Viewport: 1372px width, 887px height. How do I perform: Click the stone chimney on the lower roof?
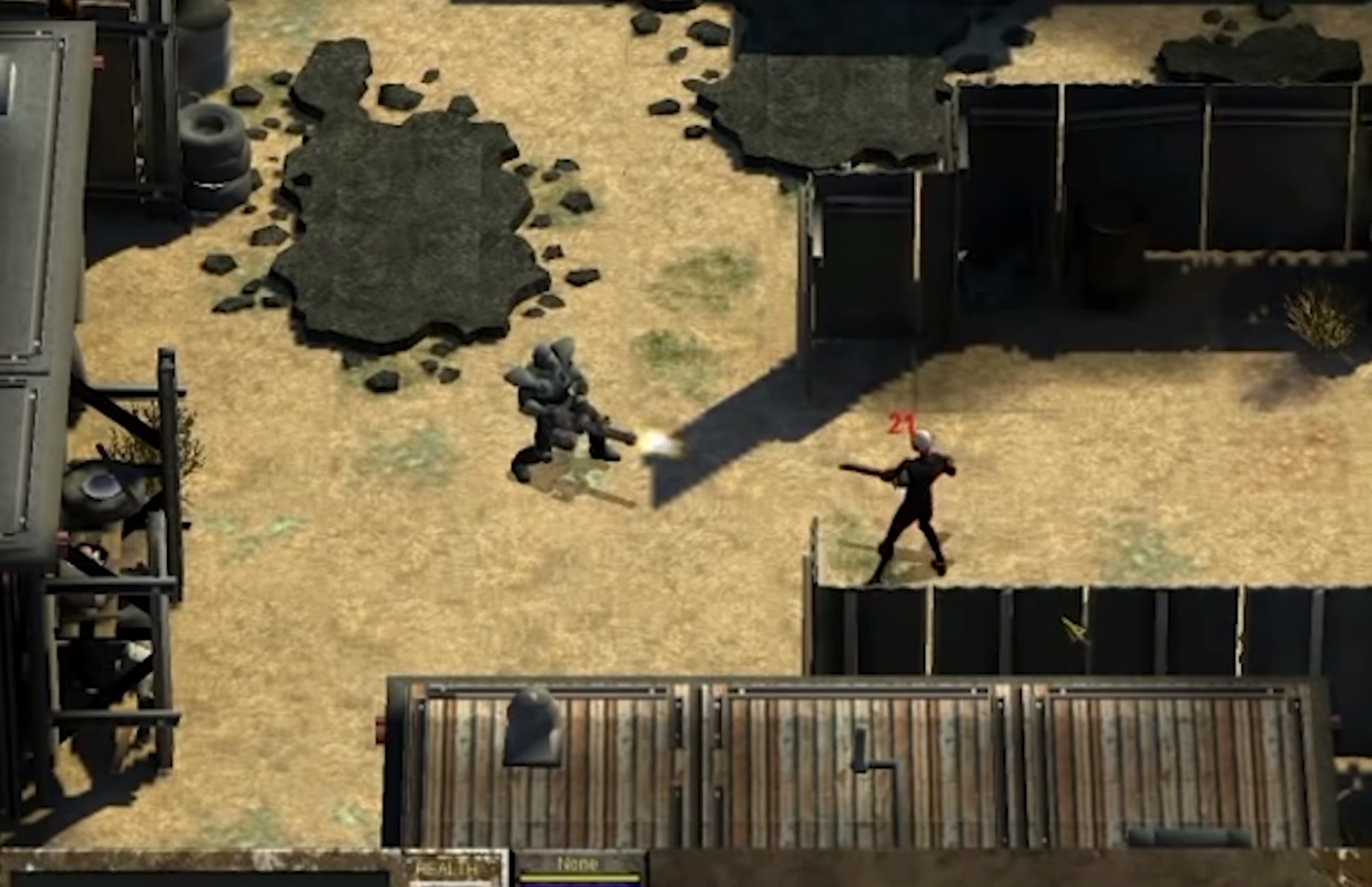point(531,723)
